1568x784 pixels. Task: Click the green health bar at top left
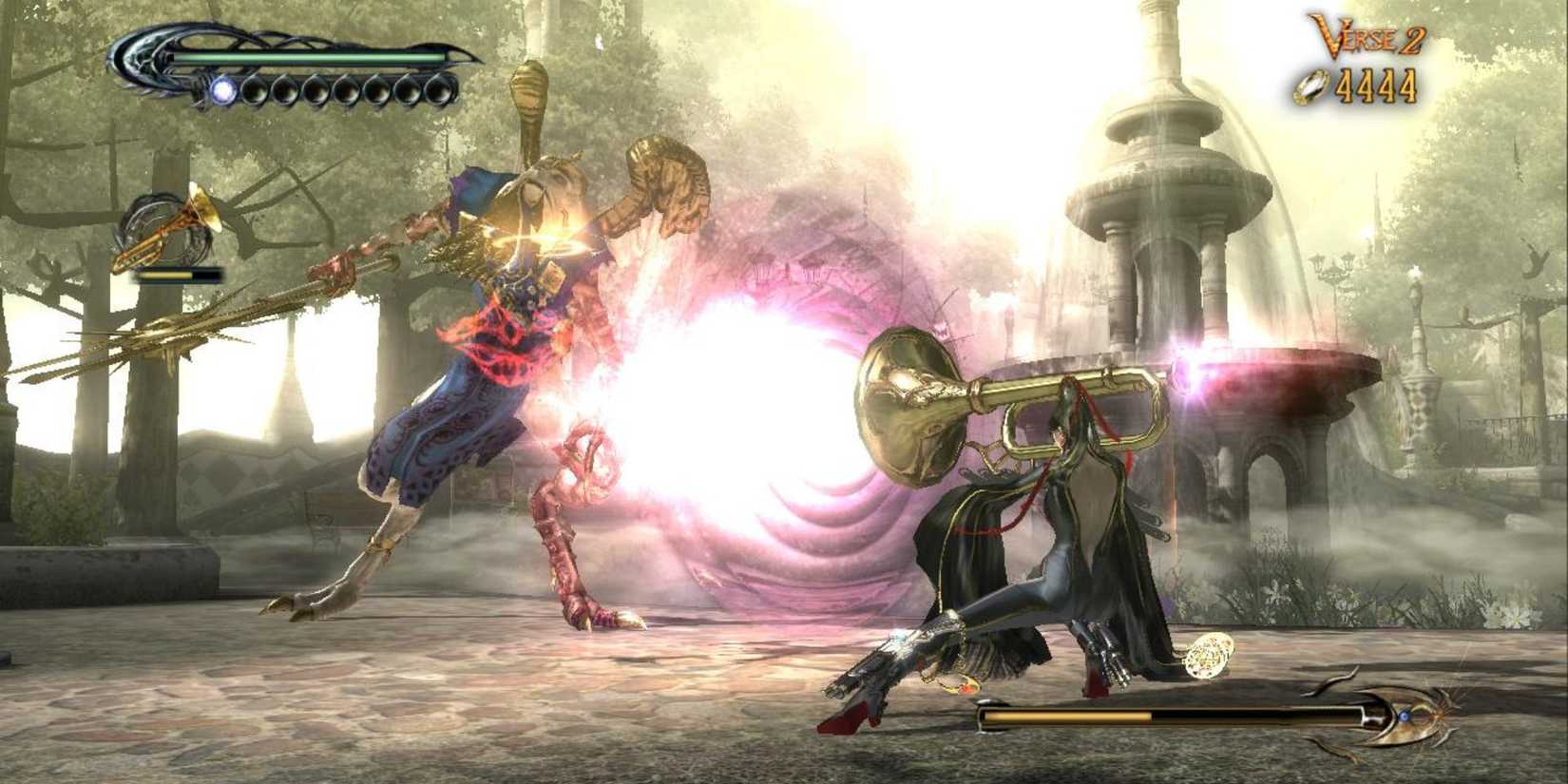point(304,57)
